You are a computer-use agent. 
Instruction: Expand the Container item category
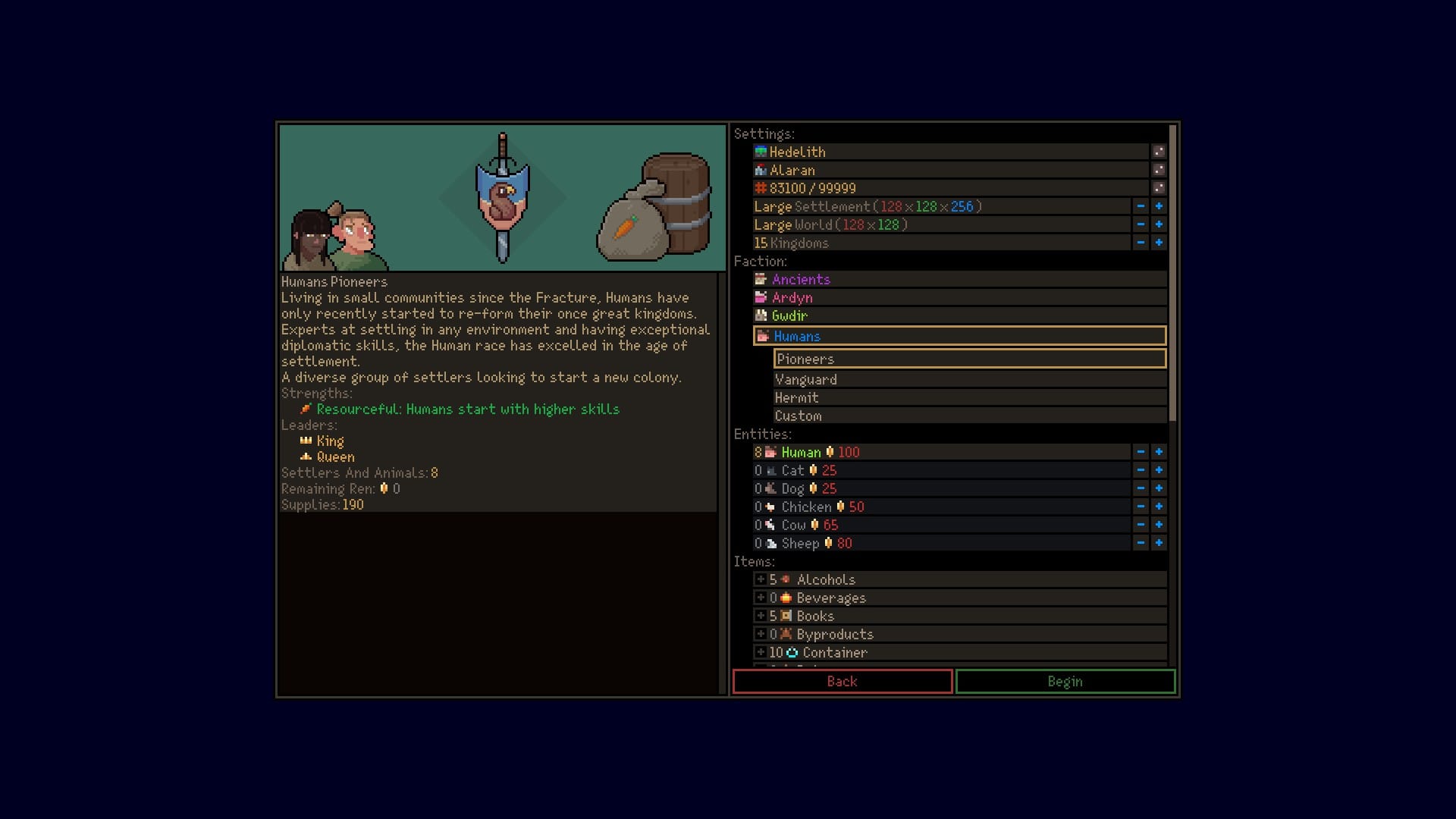(761, 652)
